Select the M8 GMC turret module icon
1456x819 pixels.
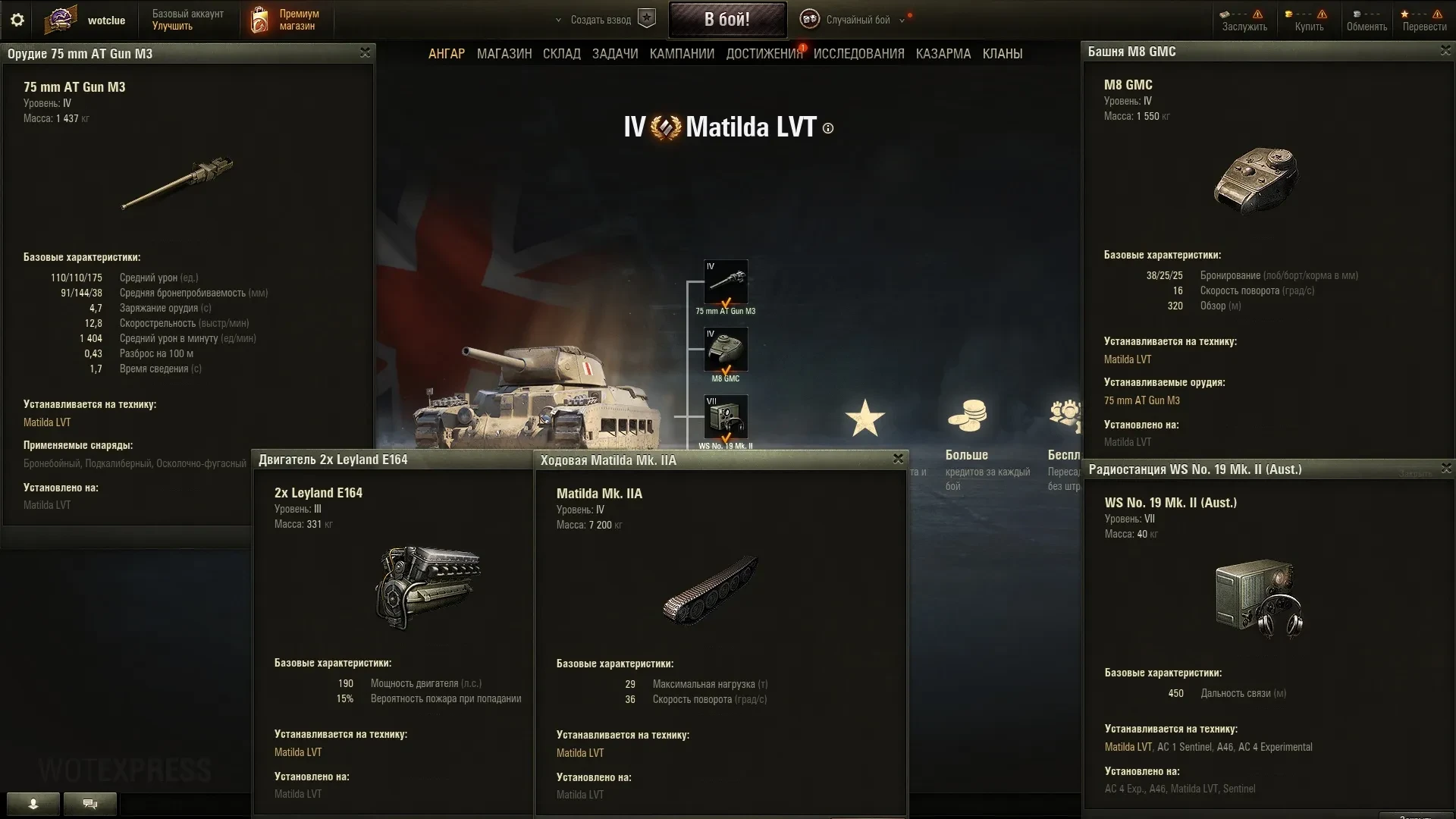tap(726, 350)
